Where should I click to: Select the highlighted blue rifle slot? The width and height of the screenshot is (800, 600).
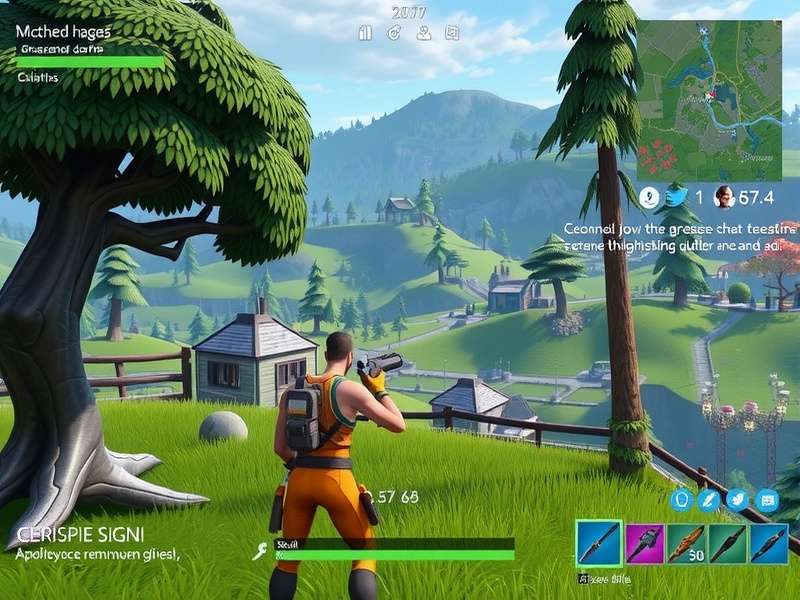tap(599, 545)
